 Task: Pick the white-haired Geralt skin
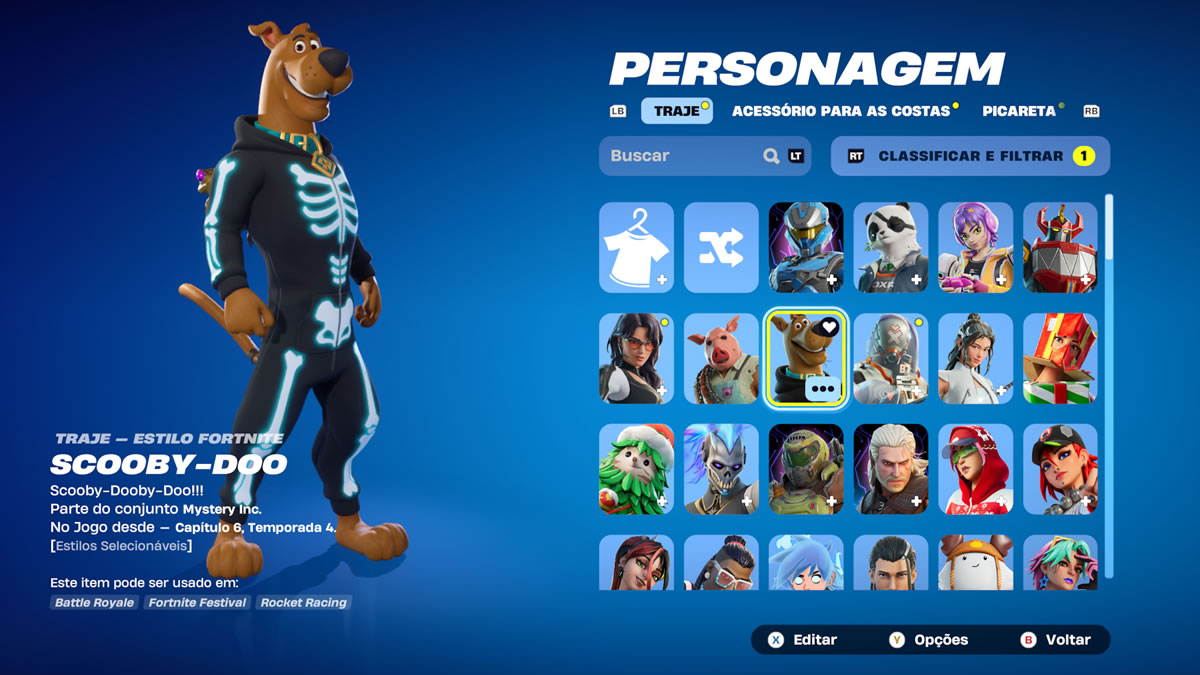coord(890,469)
